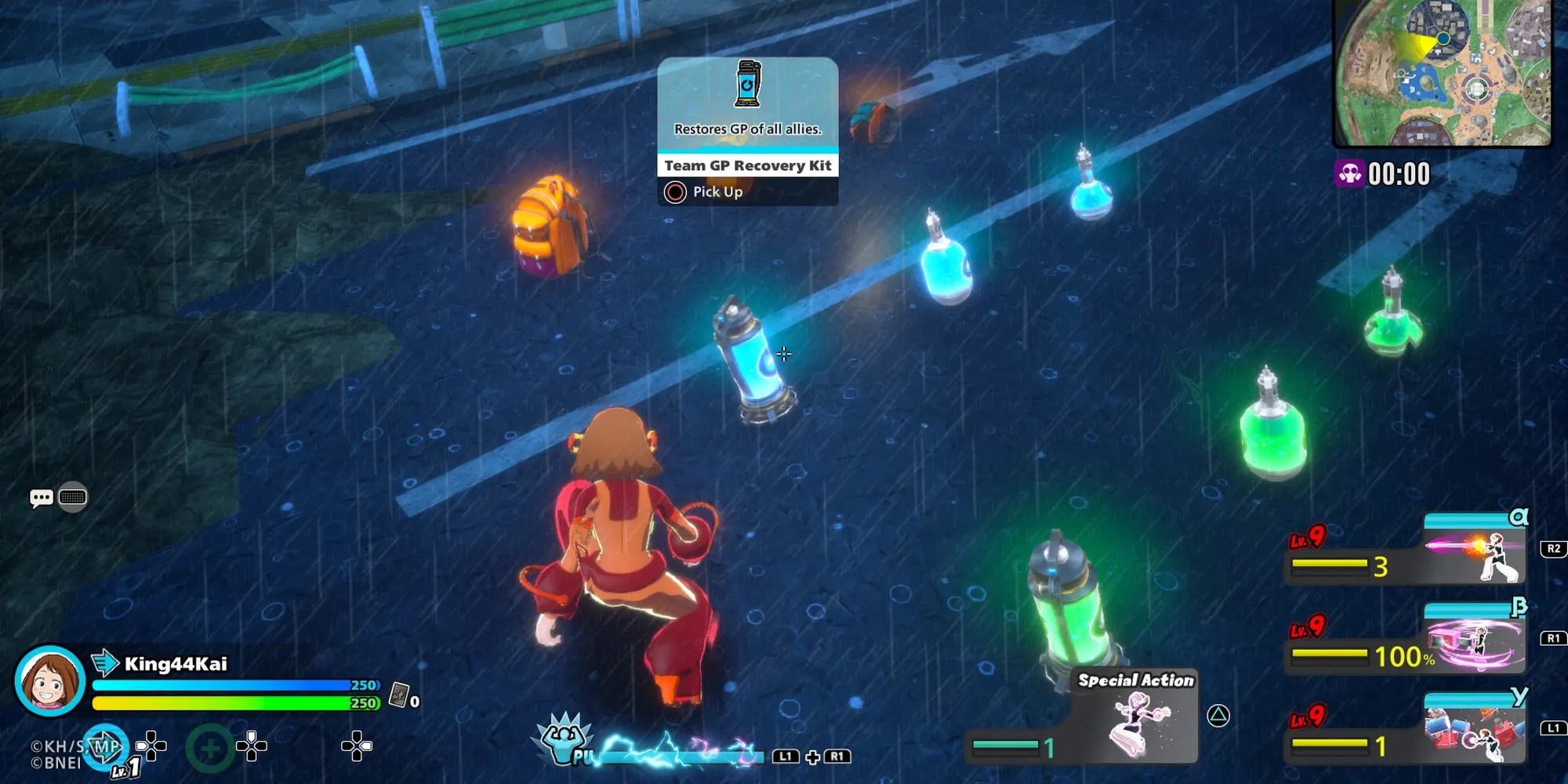The image size is (1568, 784).
Task: Select the Team GP Recovery Kit tooltip
Action: pos(747,131)
